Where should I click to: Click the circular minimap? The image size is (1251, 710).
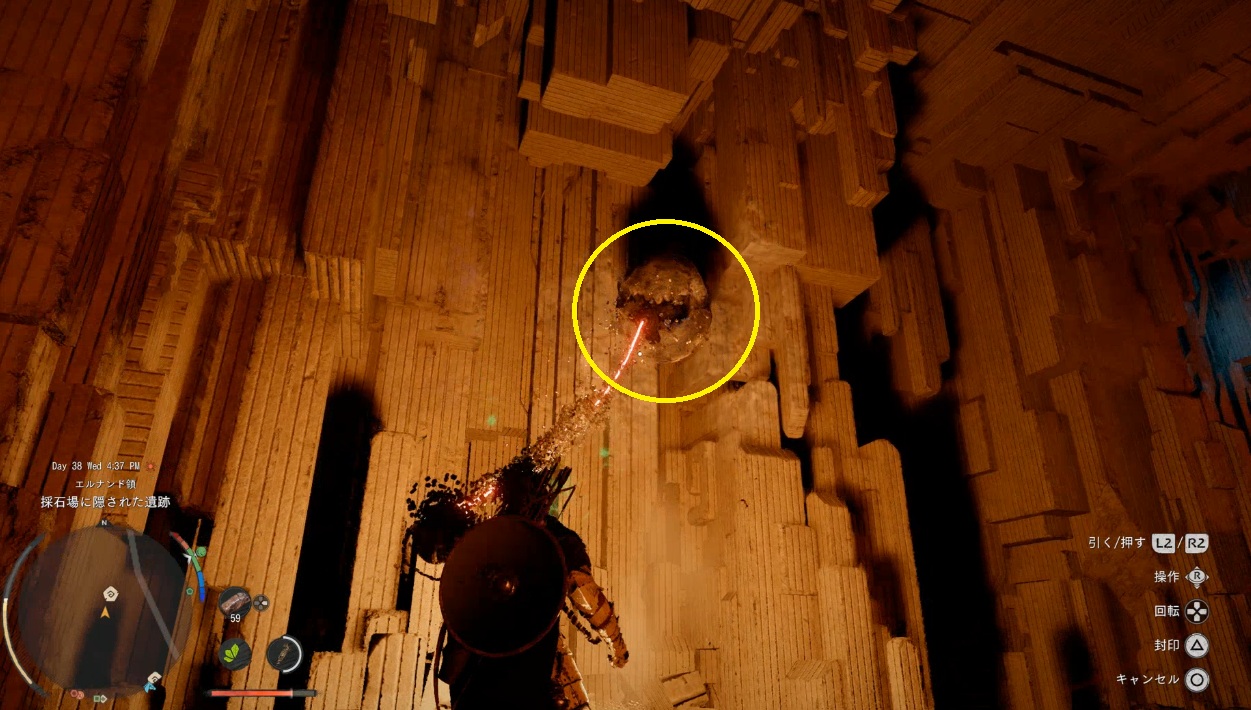pyautogui.click(x=105, y=609)
